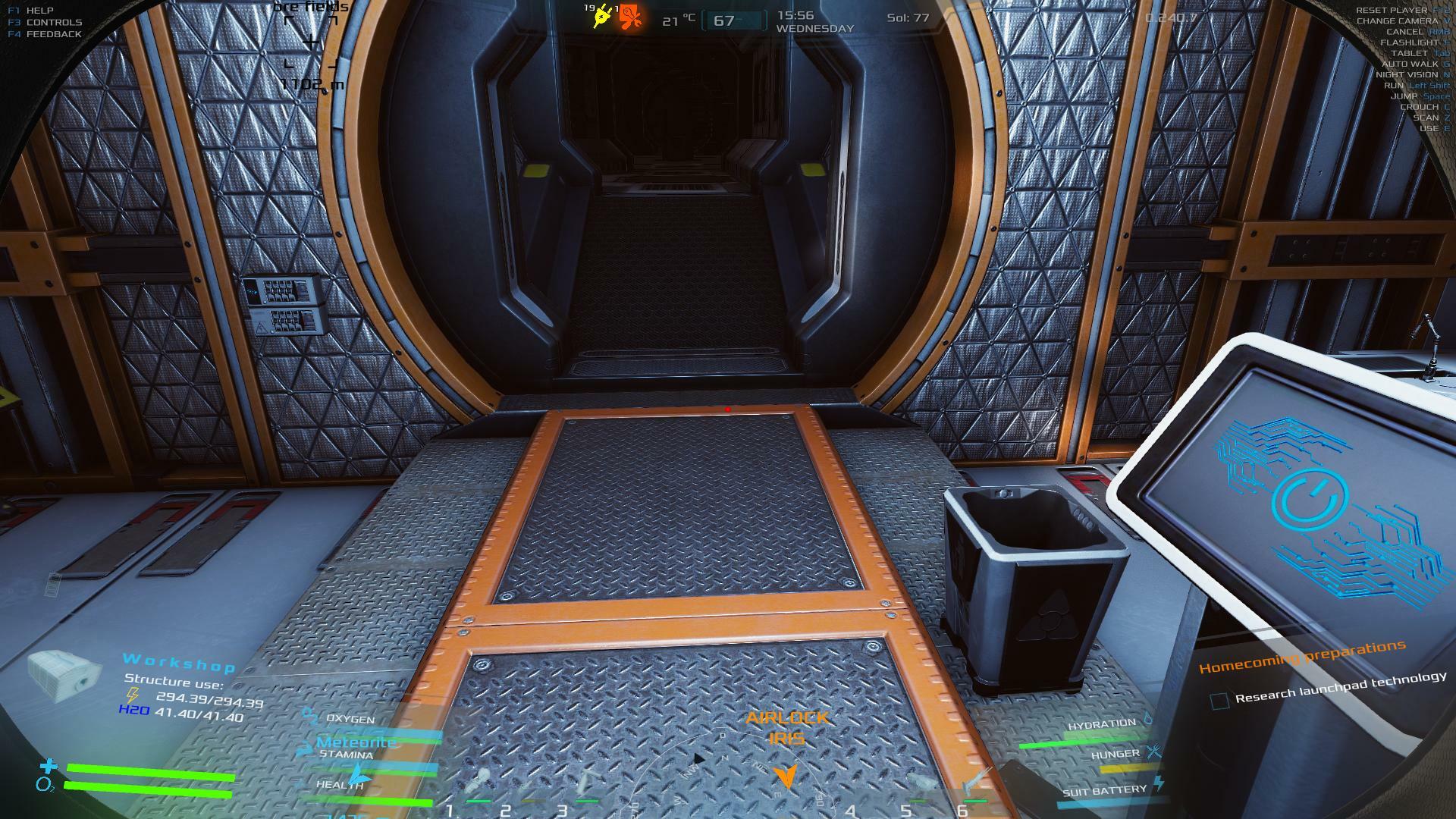Click the orange Airlock Iris compass marker

tap(786, 777)
